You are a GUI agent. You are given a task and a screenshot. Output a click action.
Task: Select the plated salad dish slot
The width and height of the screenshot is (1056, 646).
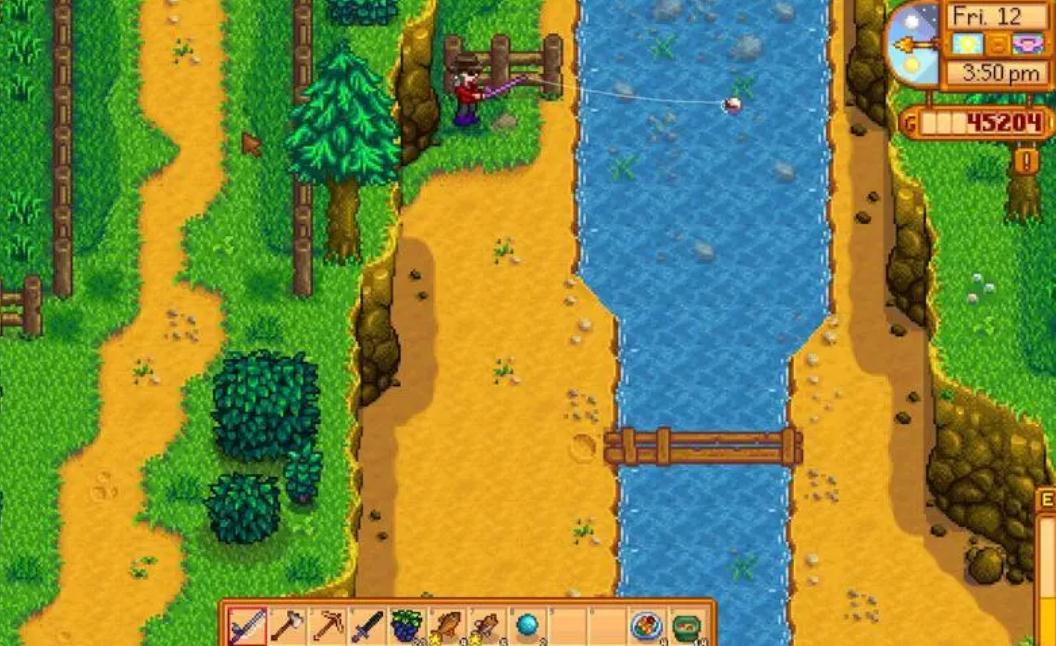point(647,626)
